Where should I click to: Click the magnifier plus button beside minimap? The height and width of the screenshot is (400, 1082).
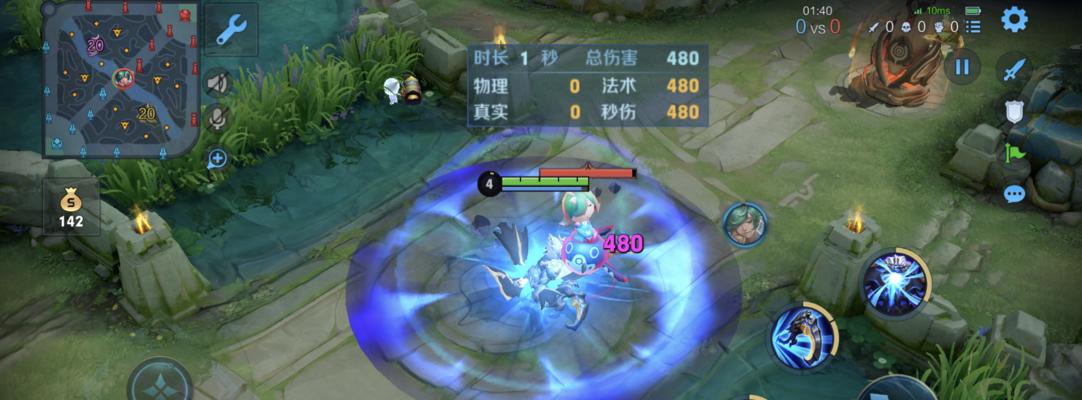[x=217, y=158]
